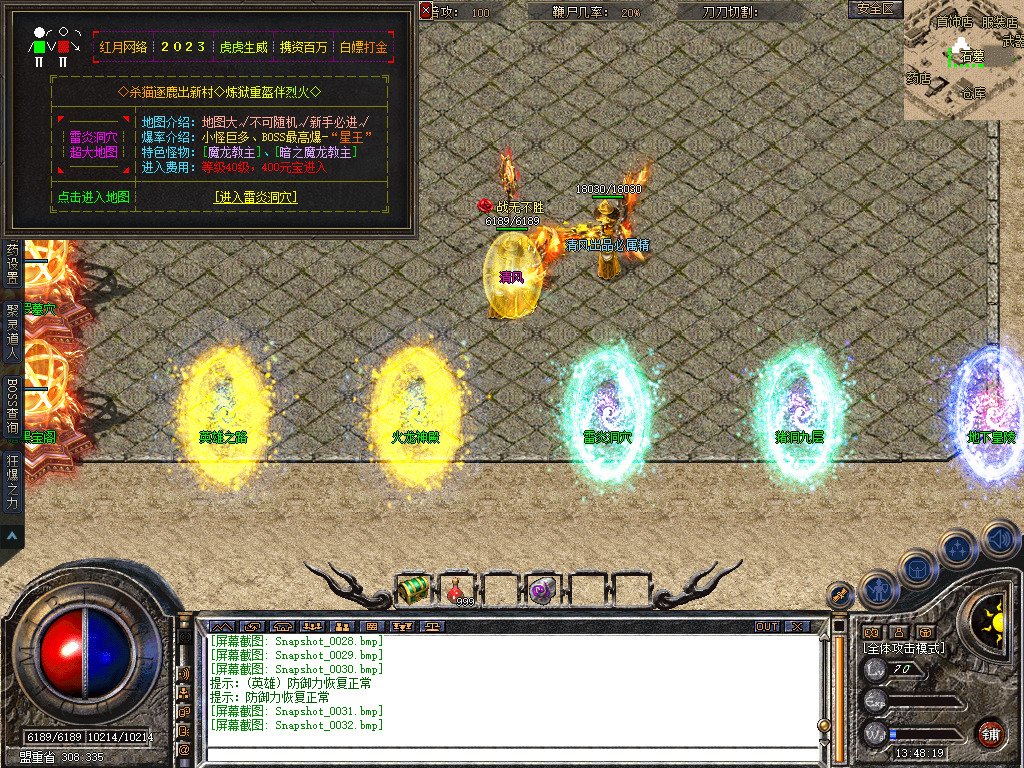Click the 进入雷炎洞穴 link

[255, 198]
